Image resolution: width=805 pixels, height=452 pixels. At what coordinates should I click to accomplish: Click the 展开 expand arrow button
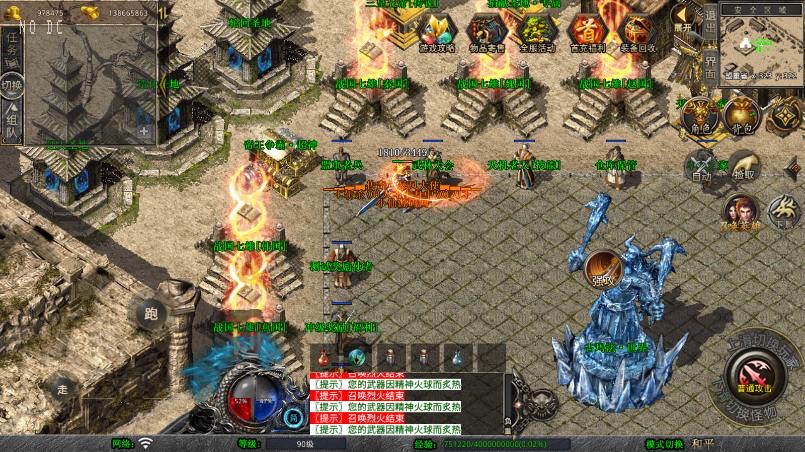click(x=683, y=17)
